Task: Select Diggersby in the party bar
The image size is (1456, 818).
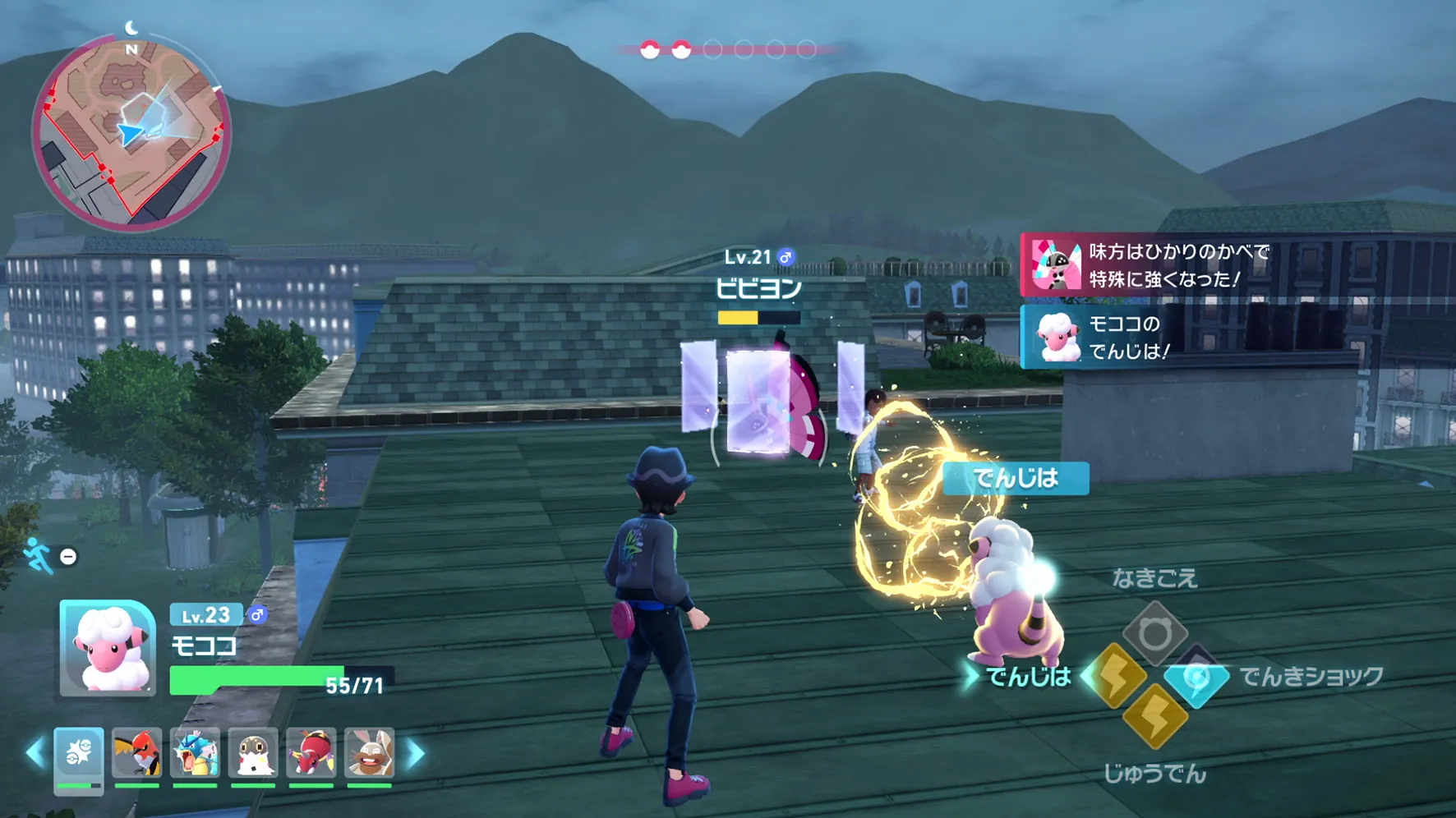Action: (369, 754)
